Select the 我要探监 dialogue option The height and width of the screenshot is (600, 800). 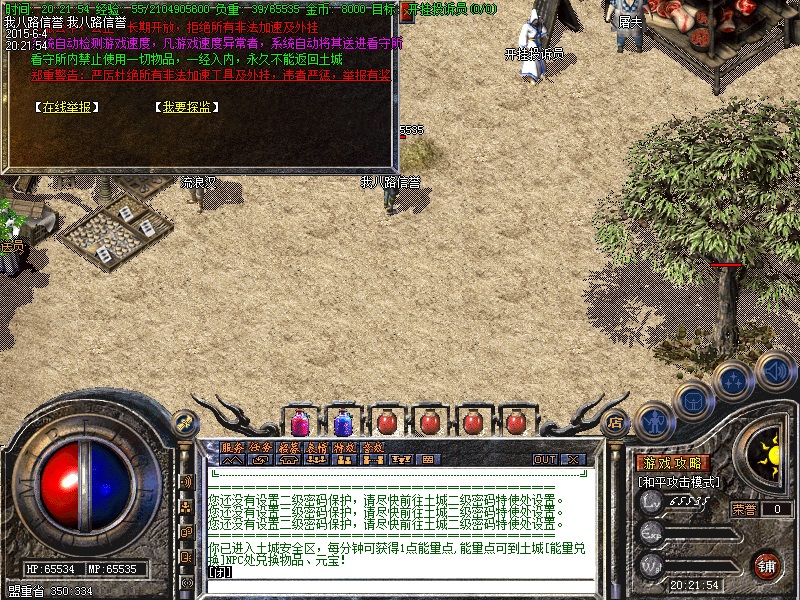187,107
